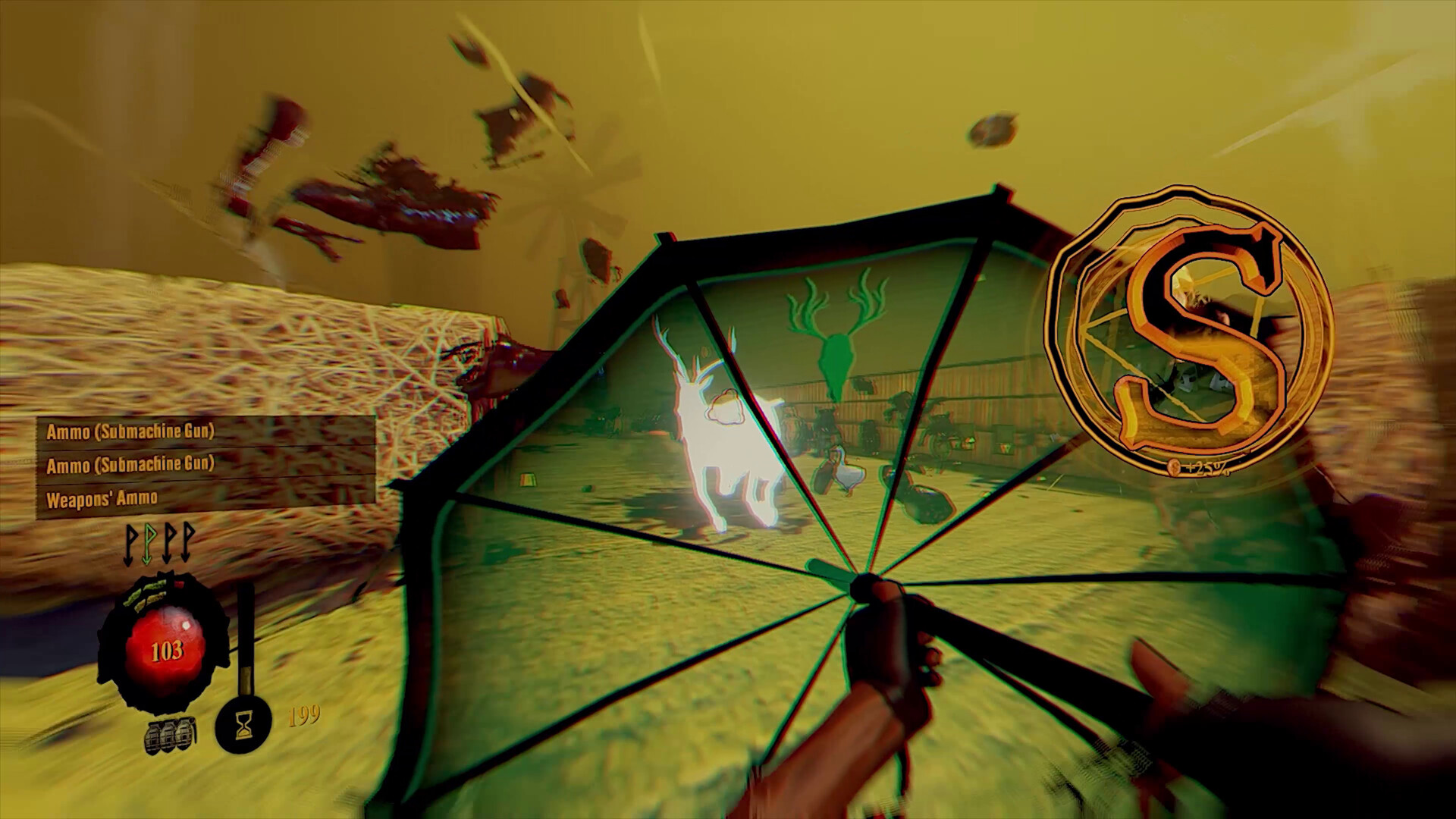
Task: Select the grenade inventory icon
Action: [168, 734]
